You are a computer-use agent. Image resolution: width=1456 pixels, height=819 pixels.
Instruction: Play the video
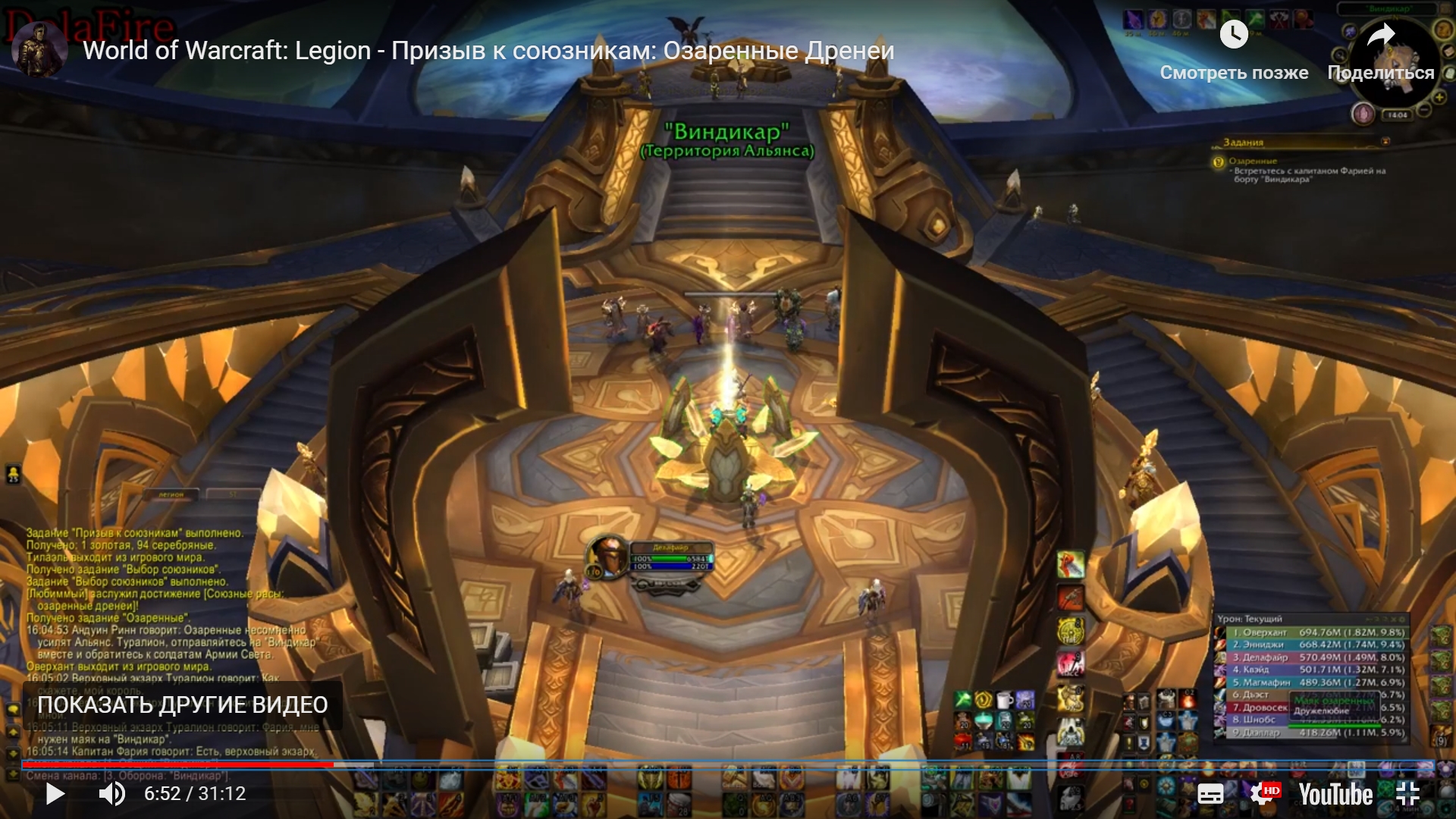[55, 794]
